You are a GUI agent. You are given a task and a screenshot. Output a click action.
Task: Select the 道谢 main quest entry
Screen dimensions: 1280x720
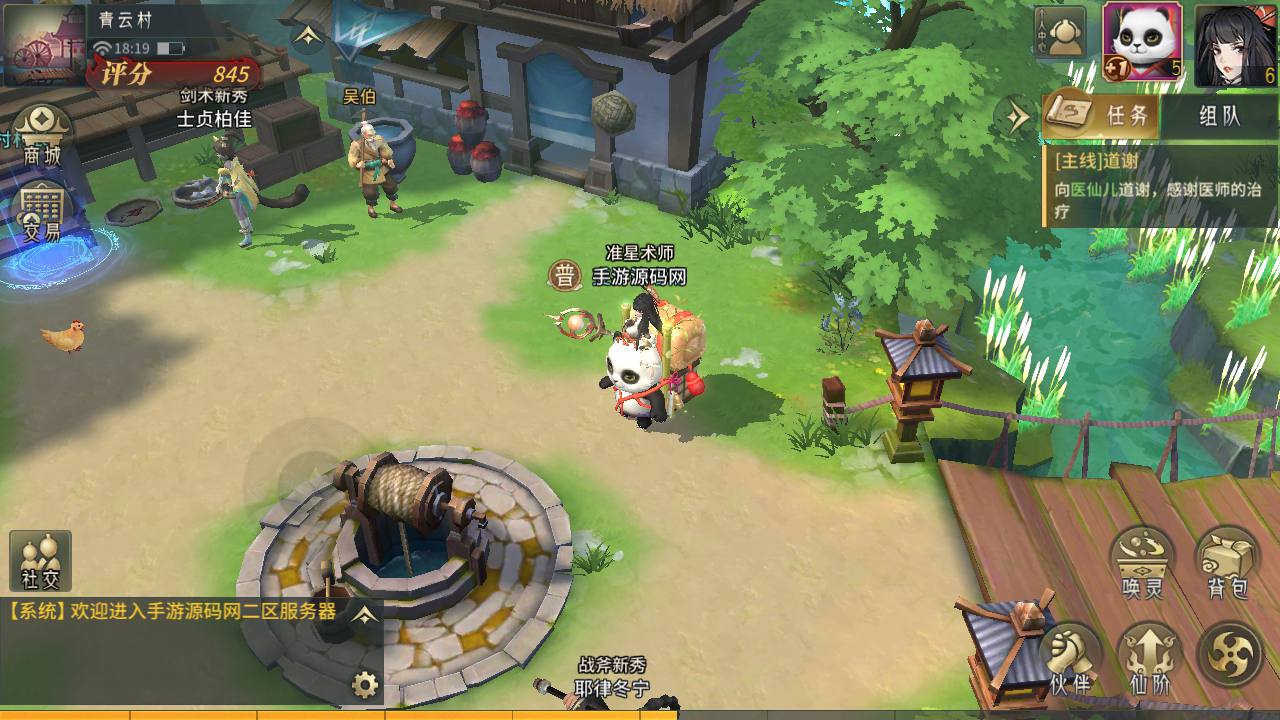1160,185
